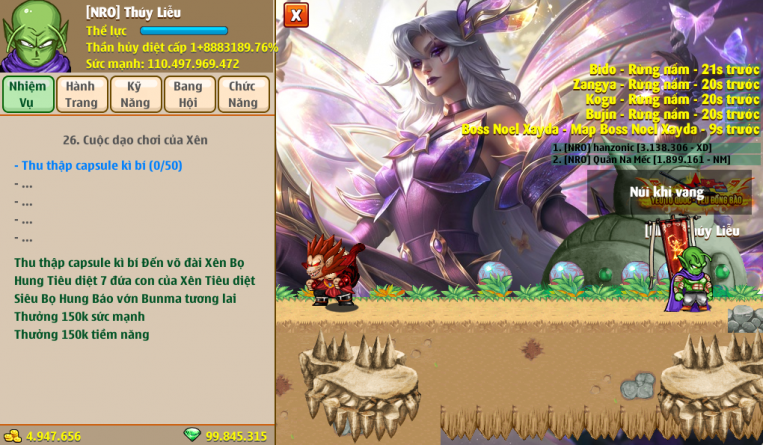Image resolution: width=763 pixels, height=445 pixels.
Task: Select the capsule kì bí quest objective
Action: coord(100,165)
